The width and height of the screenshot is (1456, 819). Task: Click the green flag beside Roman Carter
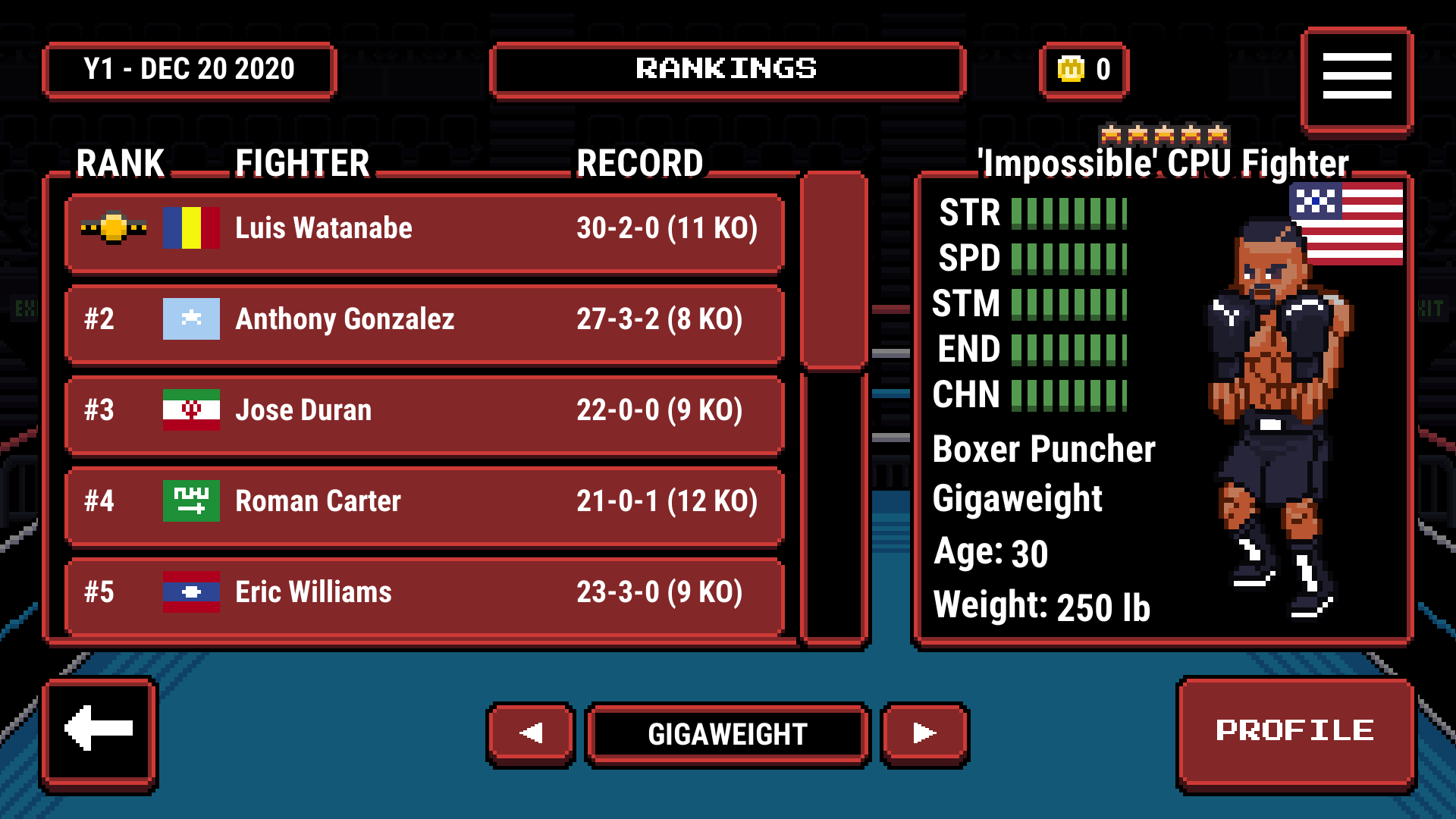coord(190,501)
